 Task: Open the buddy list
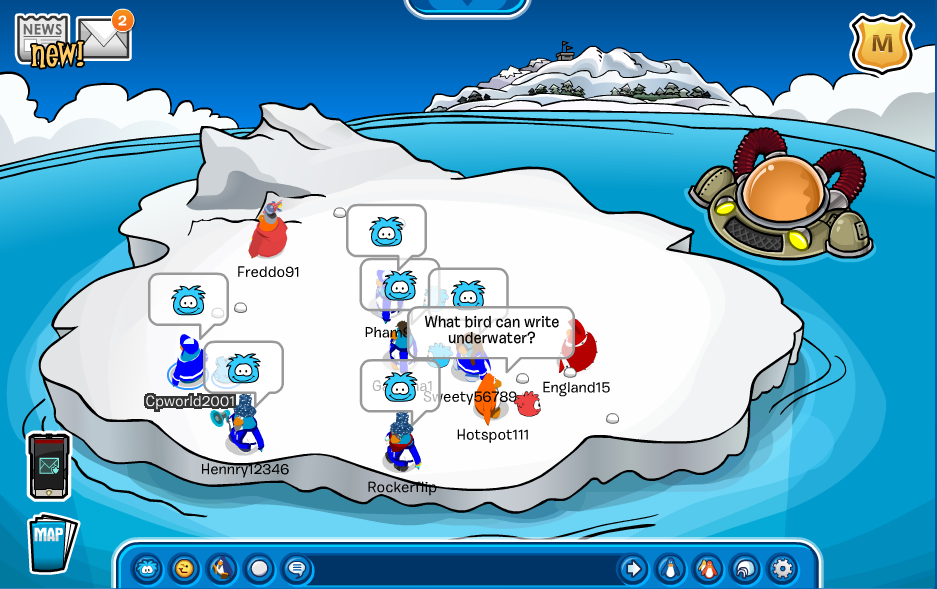(x=707, y=569)
